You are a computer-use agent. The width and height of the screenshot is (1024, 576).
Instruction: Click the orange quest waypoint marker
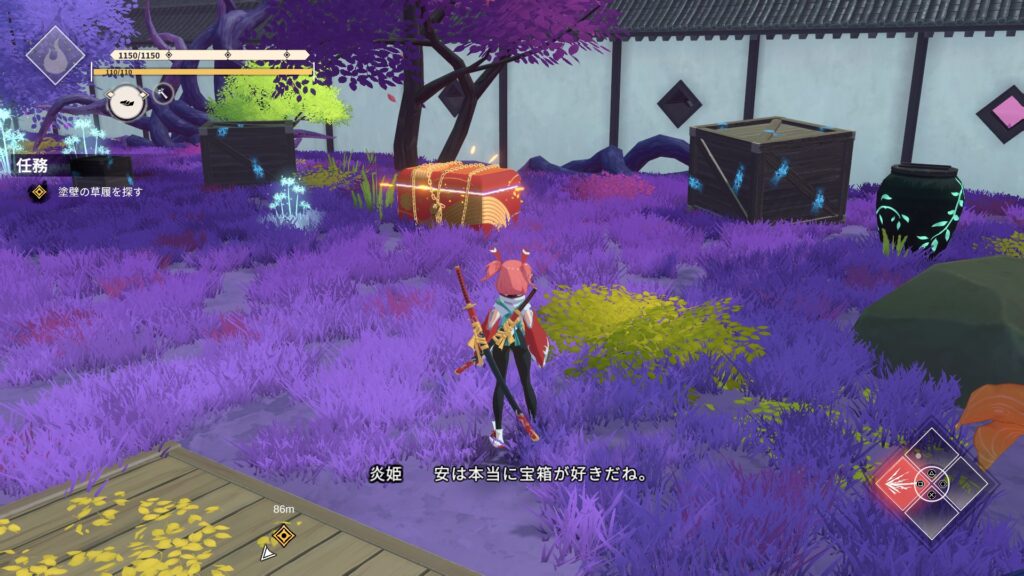[284, 535]
